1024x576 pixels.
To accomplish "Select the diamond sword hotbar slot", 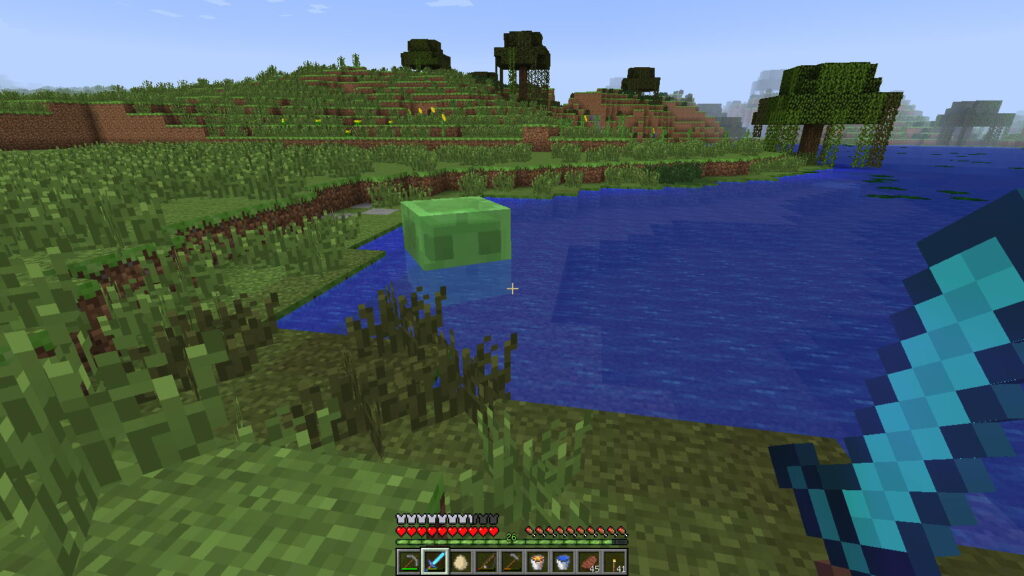I will point(435,562).
